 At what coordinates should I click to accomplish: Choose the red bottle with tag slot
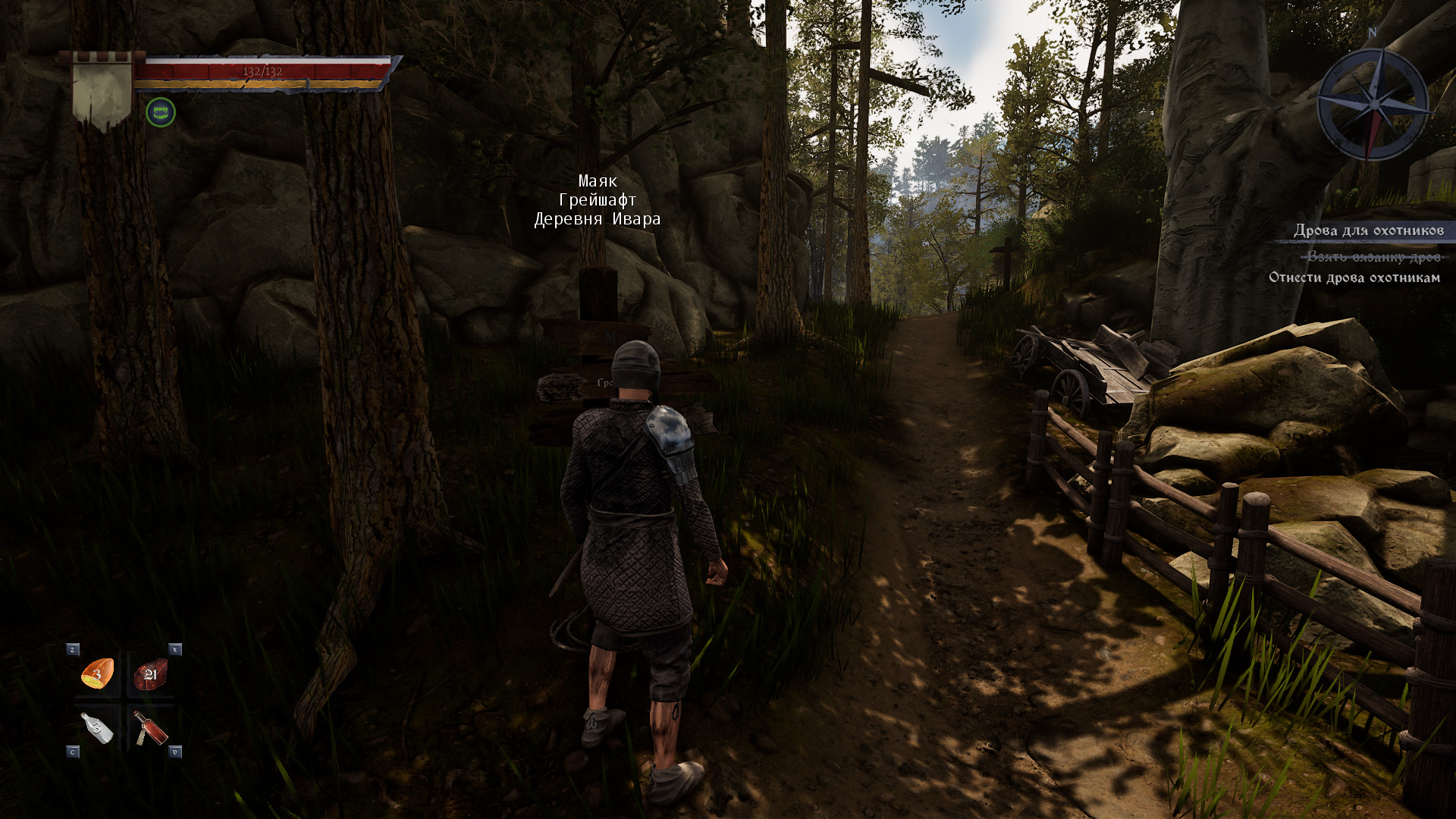pos(150,729)
